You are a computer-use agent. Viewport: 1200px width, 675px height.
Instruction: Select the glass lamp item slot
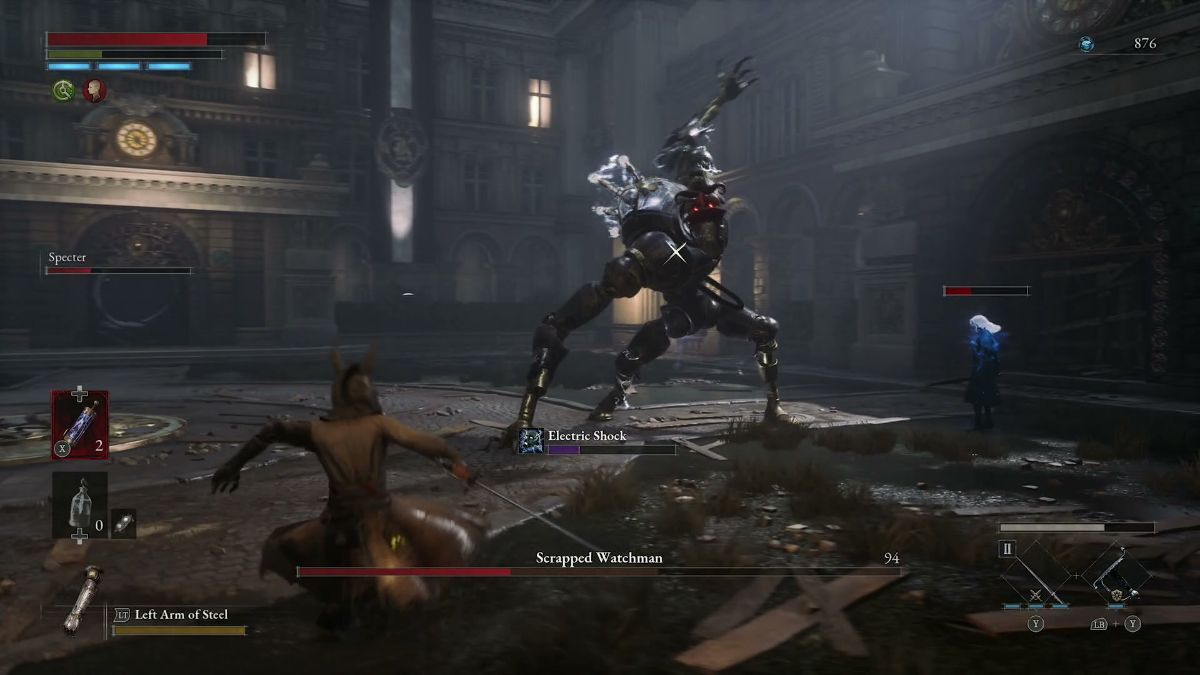80,504
